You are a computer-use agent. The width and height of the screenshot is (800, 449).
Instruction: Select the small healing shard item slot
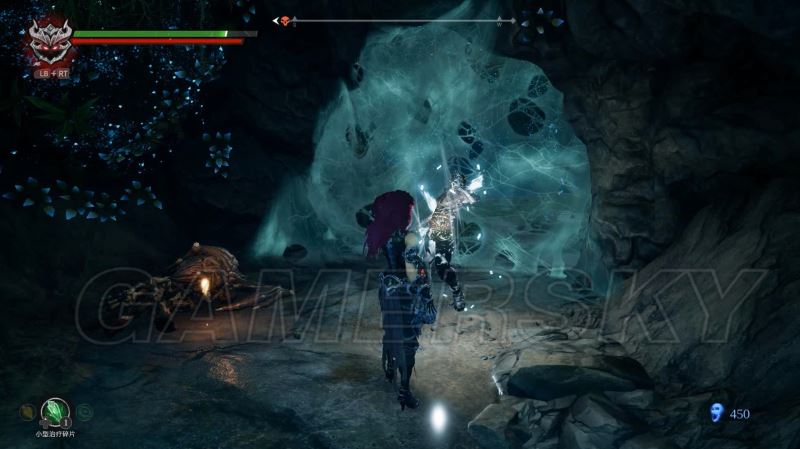click(53, 411)
